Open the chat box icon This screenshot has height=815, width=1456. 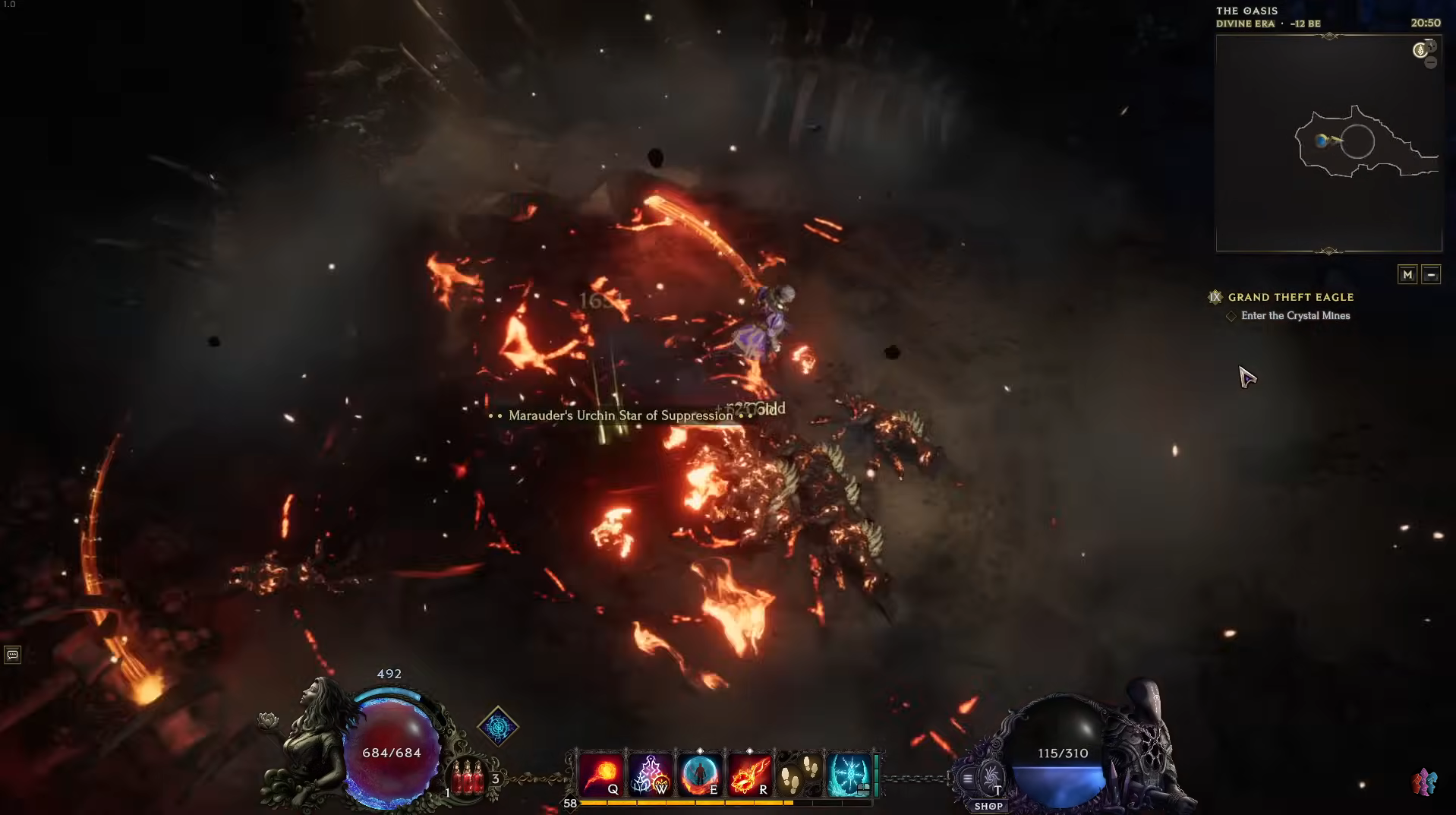tap(12, 655)
